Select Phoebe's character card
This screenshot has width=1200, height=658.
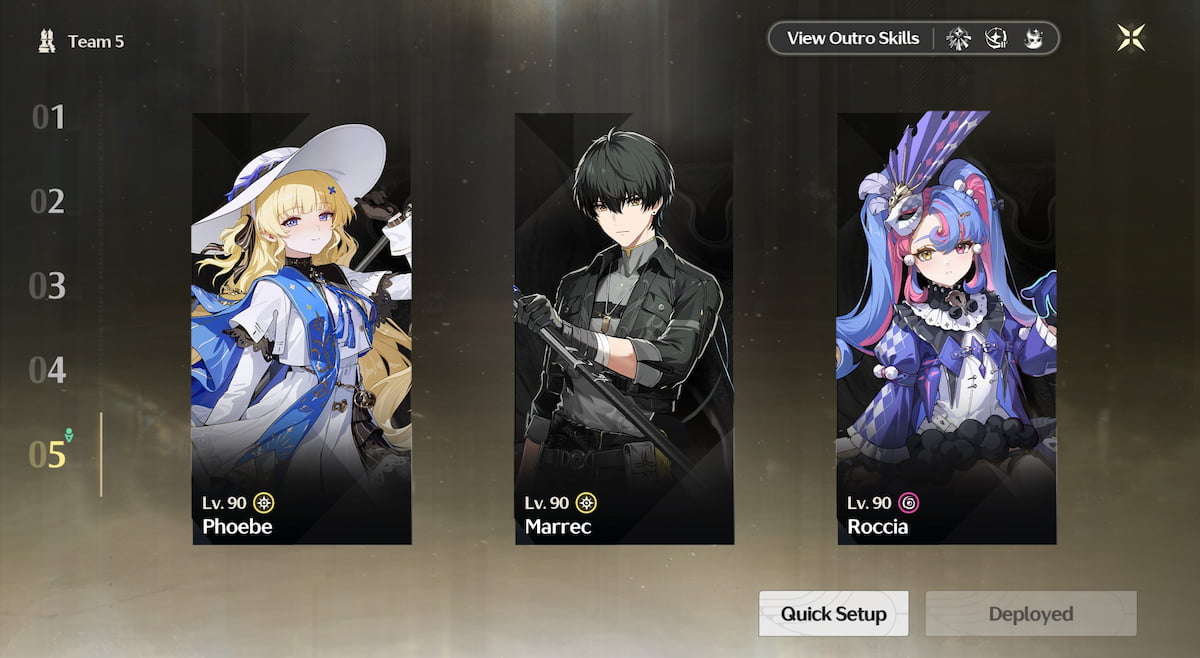click(x=301, y=328)
